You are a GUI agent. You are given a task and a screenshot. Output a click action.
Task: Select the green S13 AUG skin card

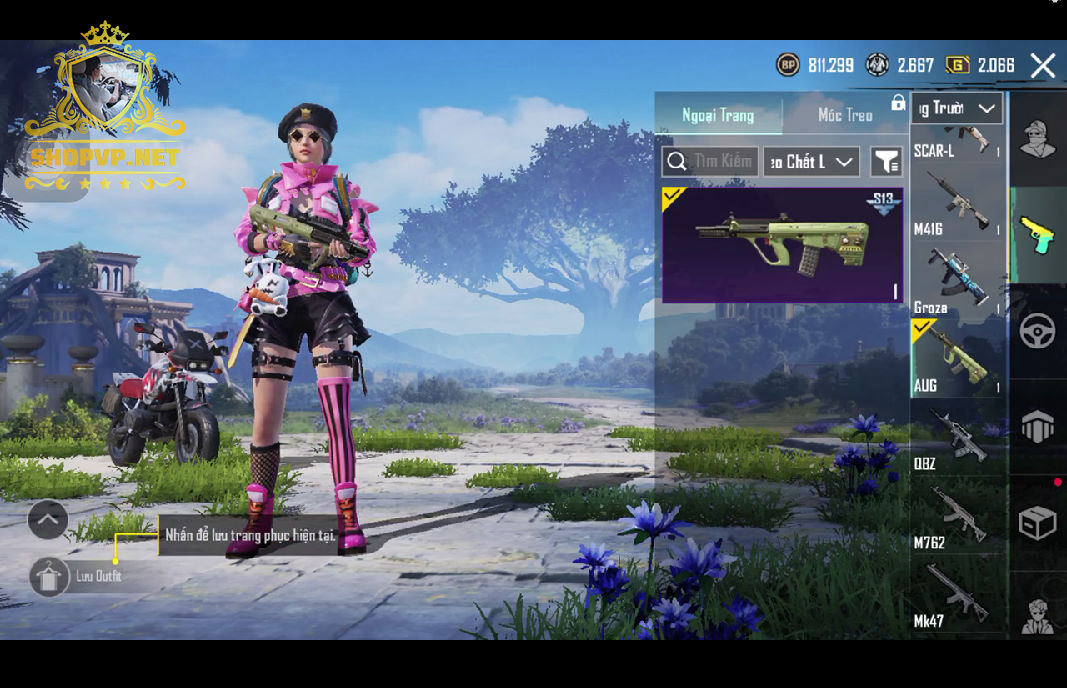pyautogui.click(x=783, y=245)
